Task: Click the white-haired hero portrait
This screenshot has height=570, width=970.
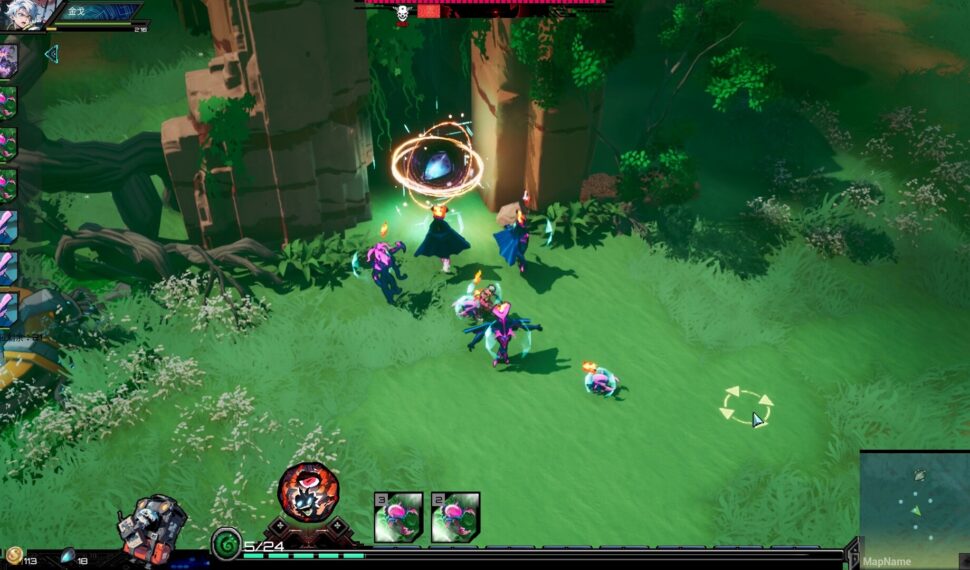Action: pyautogui.click(x=23, y=14)
